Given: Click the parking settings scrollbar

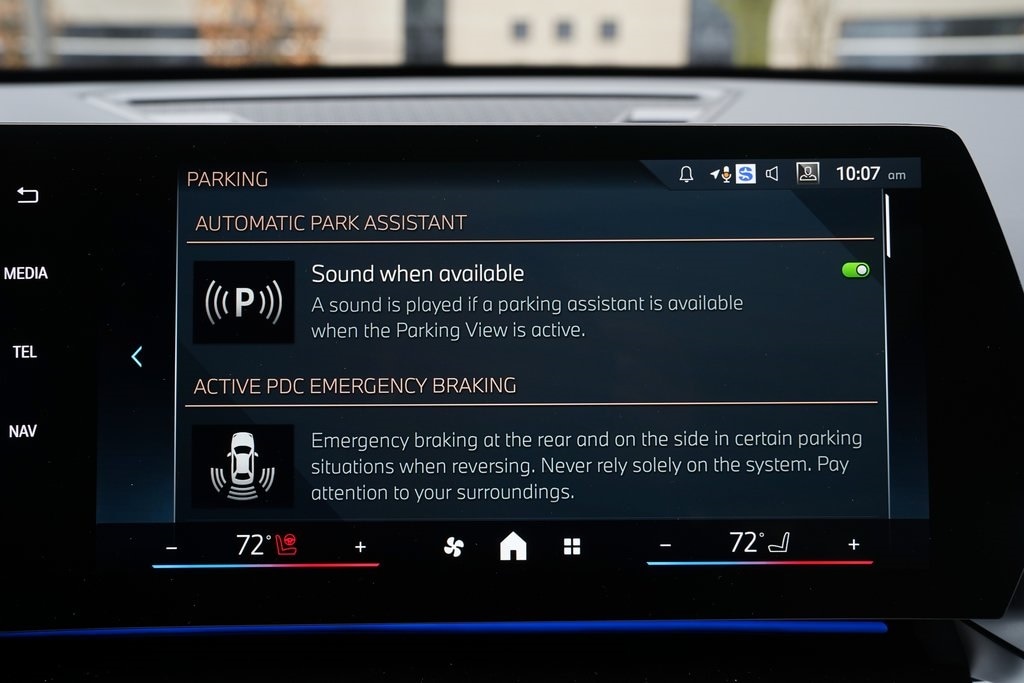Looking at the screenshot, I should 887,226.
